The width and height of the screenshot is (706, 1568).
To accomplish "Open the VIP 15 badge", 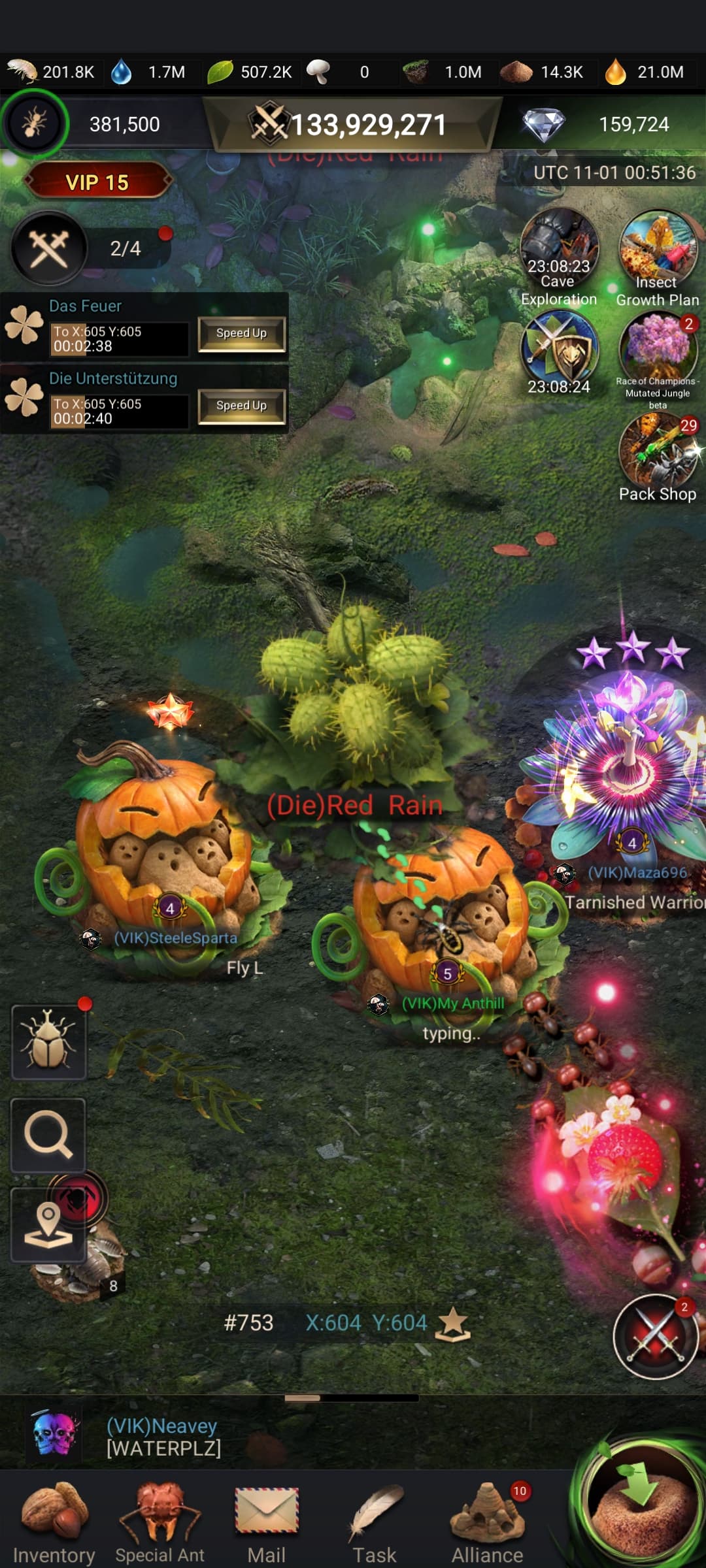I will pyautogui.click(x=97, y=182).
